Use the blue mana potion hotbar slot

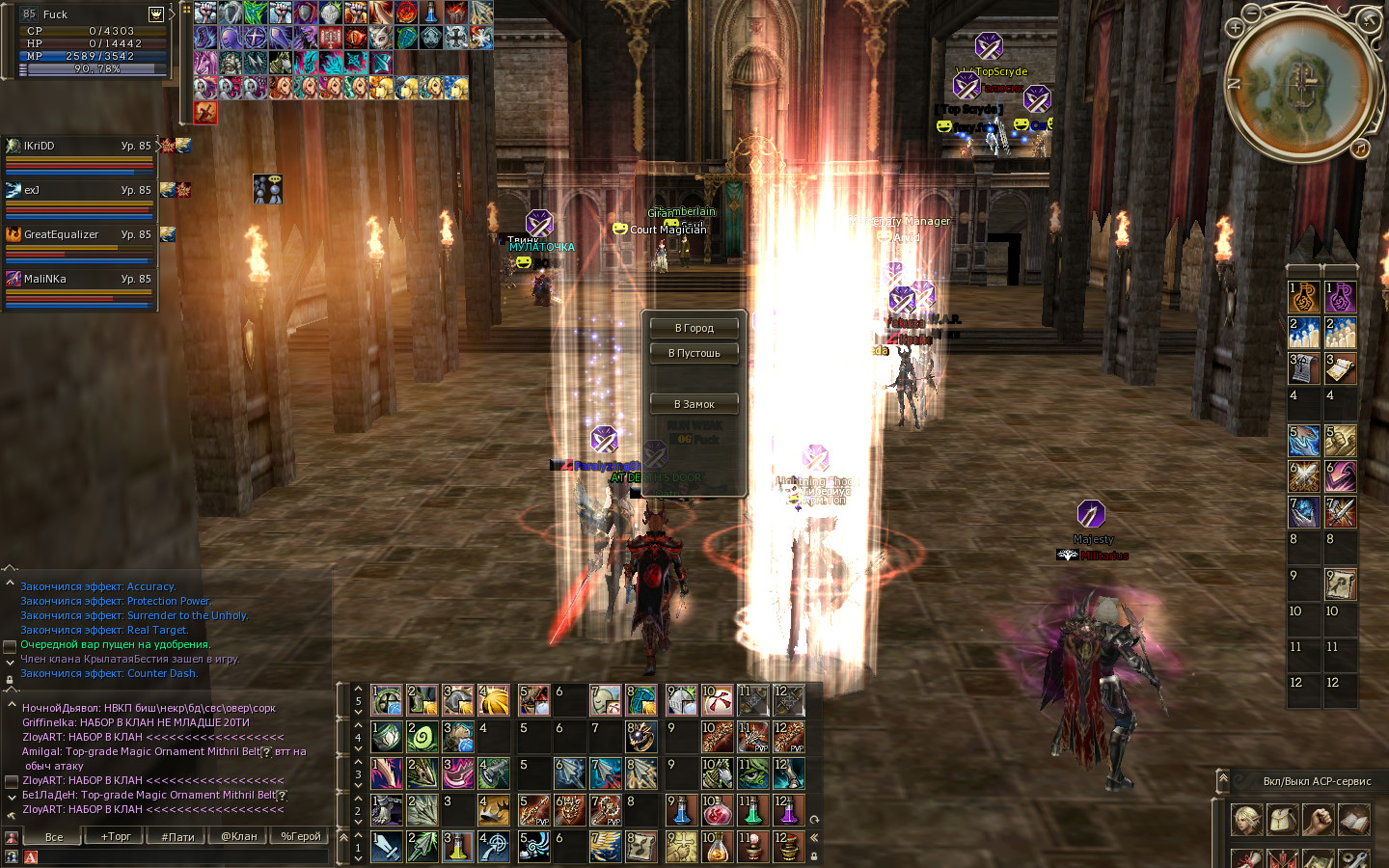(x=680, y=810)
